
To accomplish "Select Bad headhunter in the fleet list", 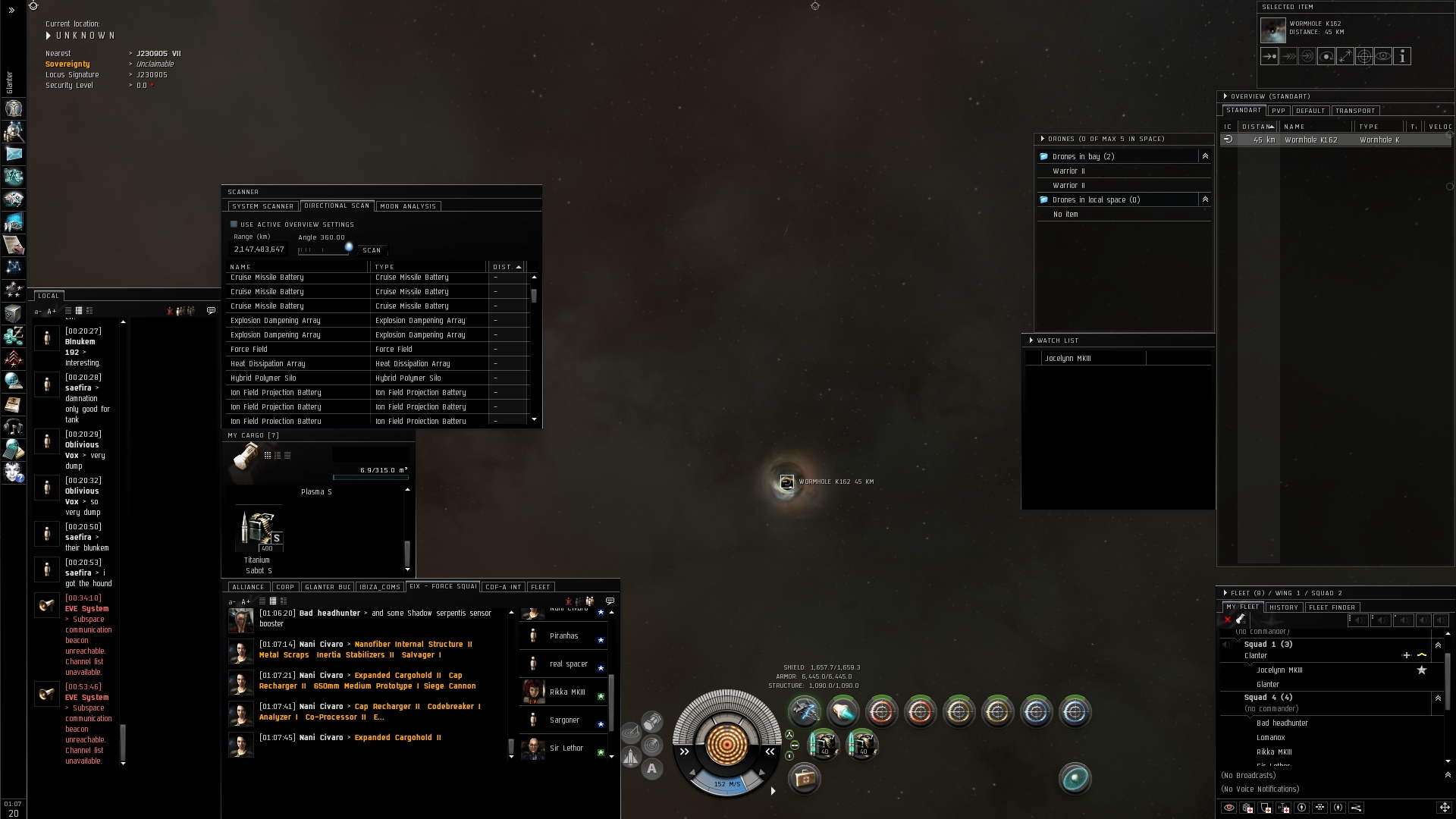I will point(1282,723).
